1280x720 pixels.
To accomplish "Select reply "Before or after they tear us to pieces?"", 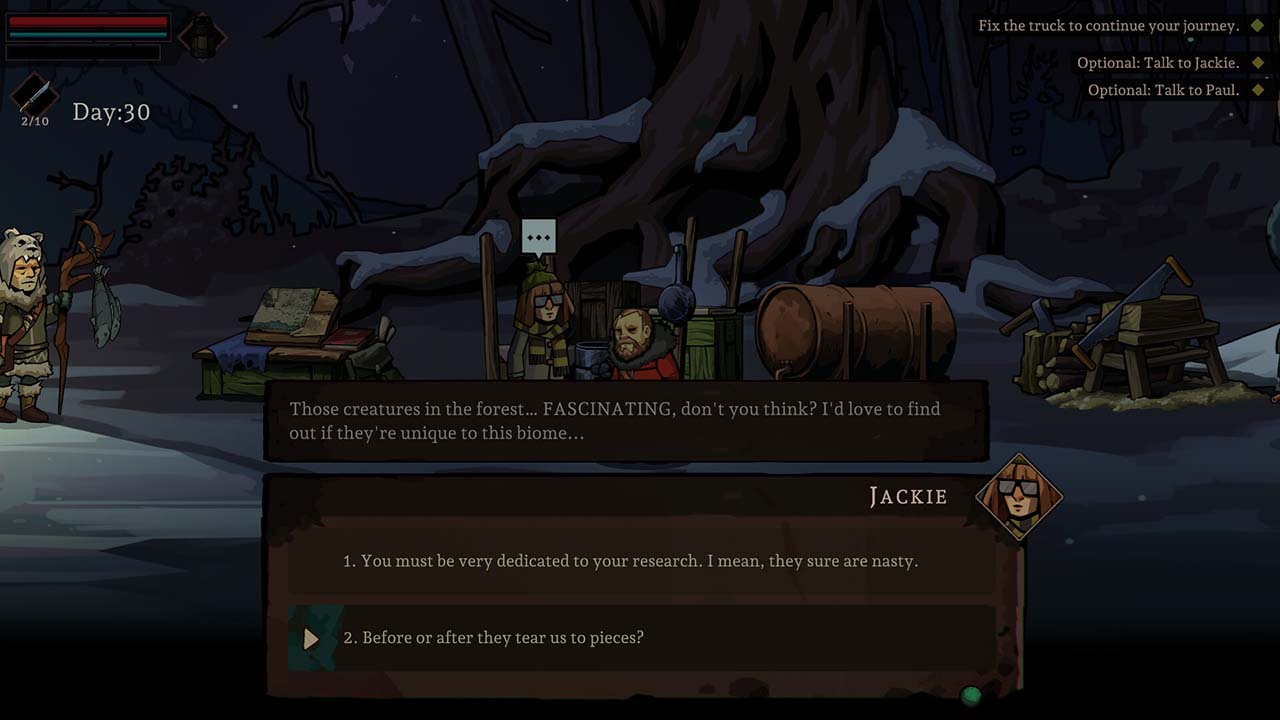I will (494, 638).
